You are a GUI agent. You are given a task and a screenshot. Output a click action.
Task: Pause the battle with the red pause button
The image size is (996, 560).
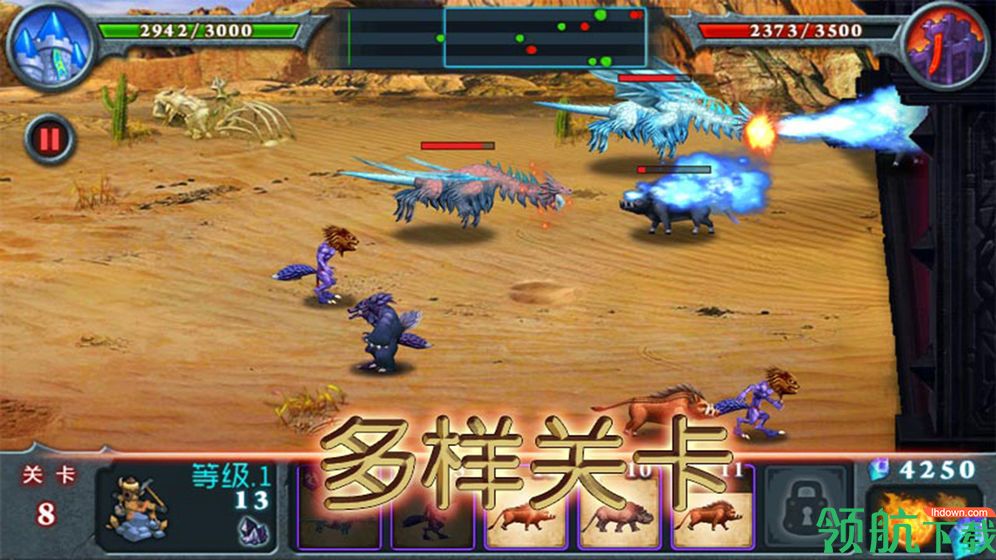(48, 139)
